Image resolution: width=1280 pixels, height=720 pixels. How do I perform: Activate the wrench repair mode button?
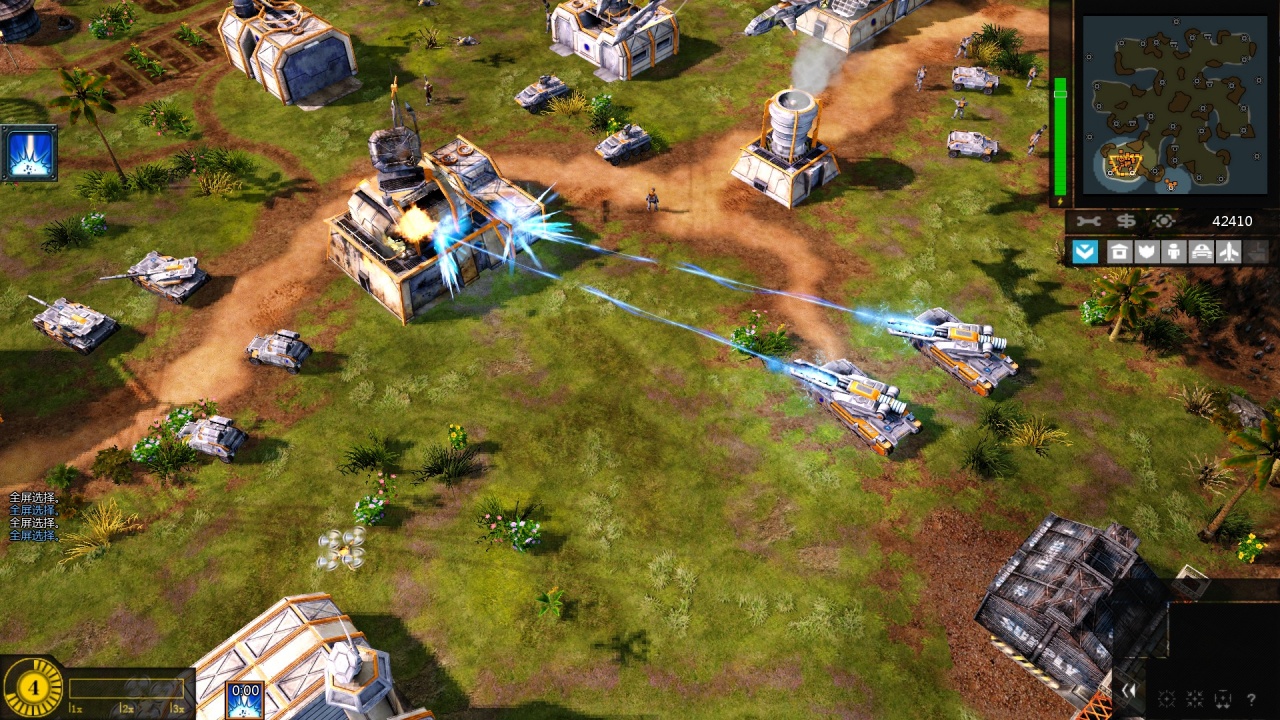[1089, 221]
